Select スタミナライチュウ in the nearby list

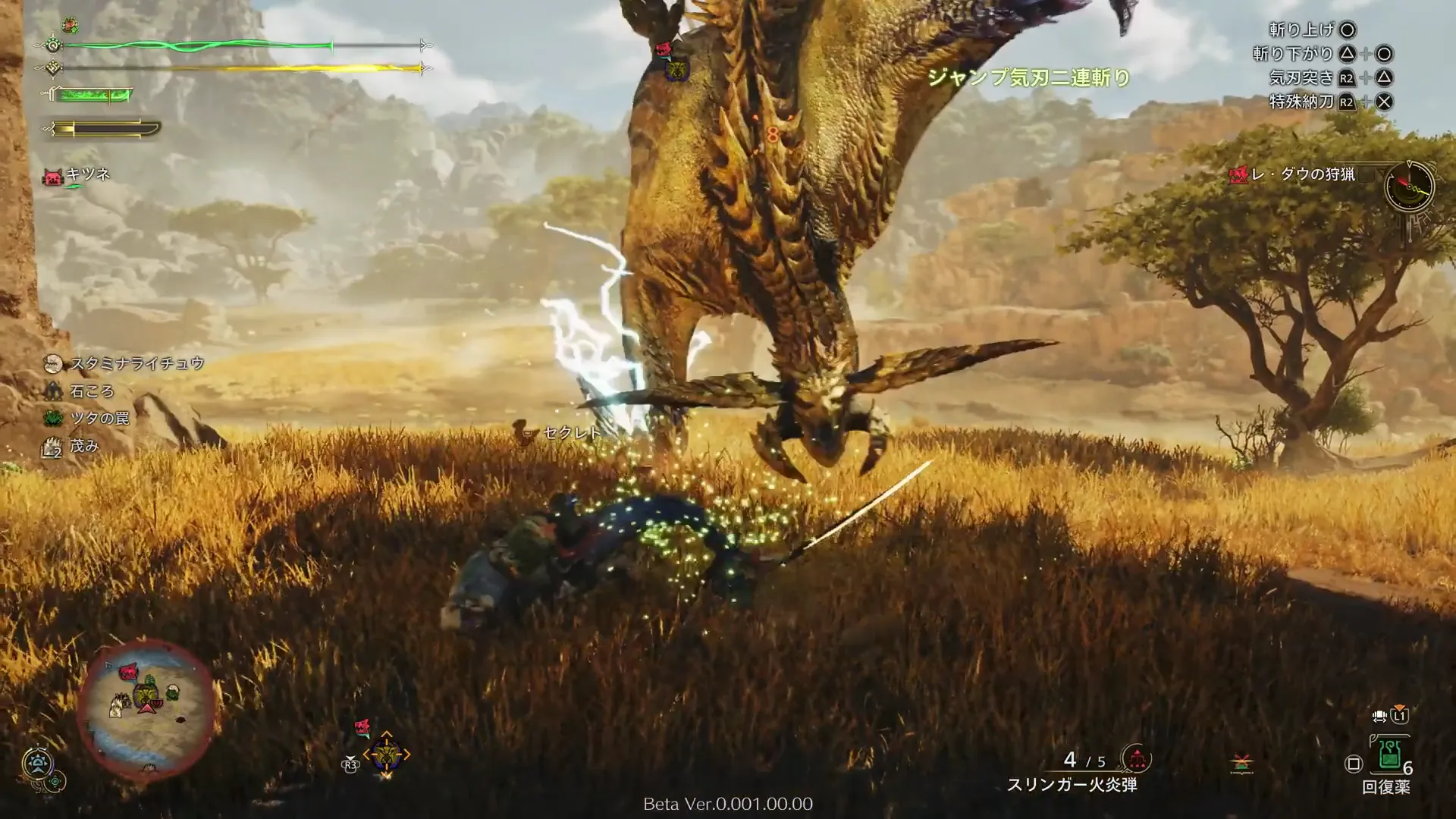click(x=136, y=364)
